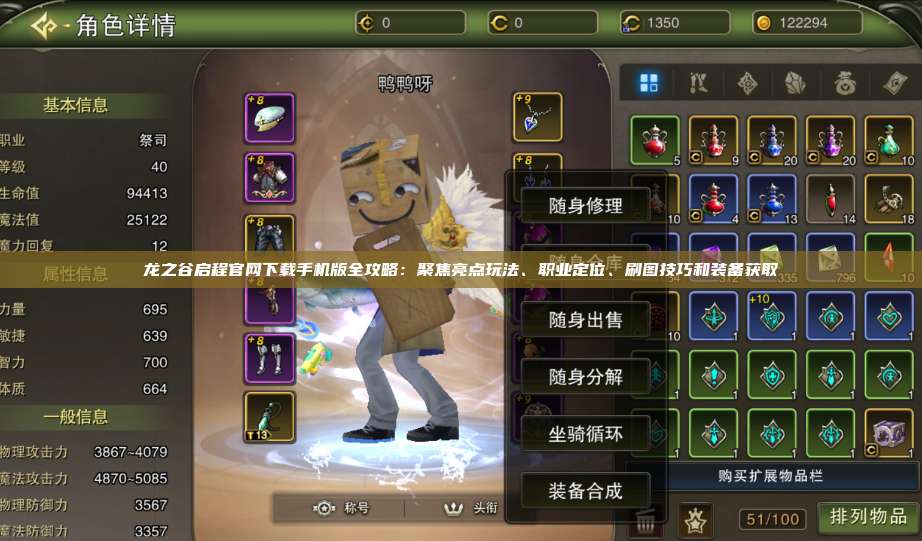Select the helmet equipment slot

[269, 118]
